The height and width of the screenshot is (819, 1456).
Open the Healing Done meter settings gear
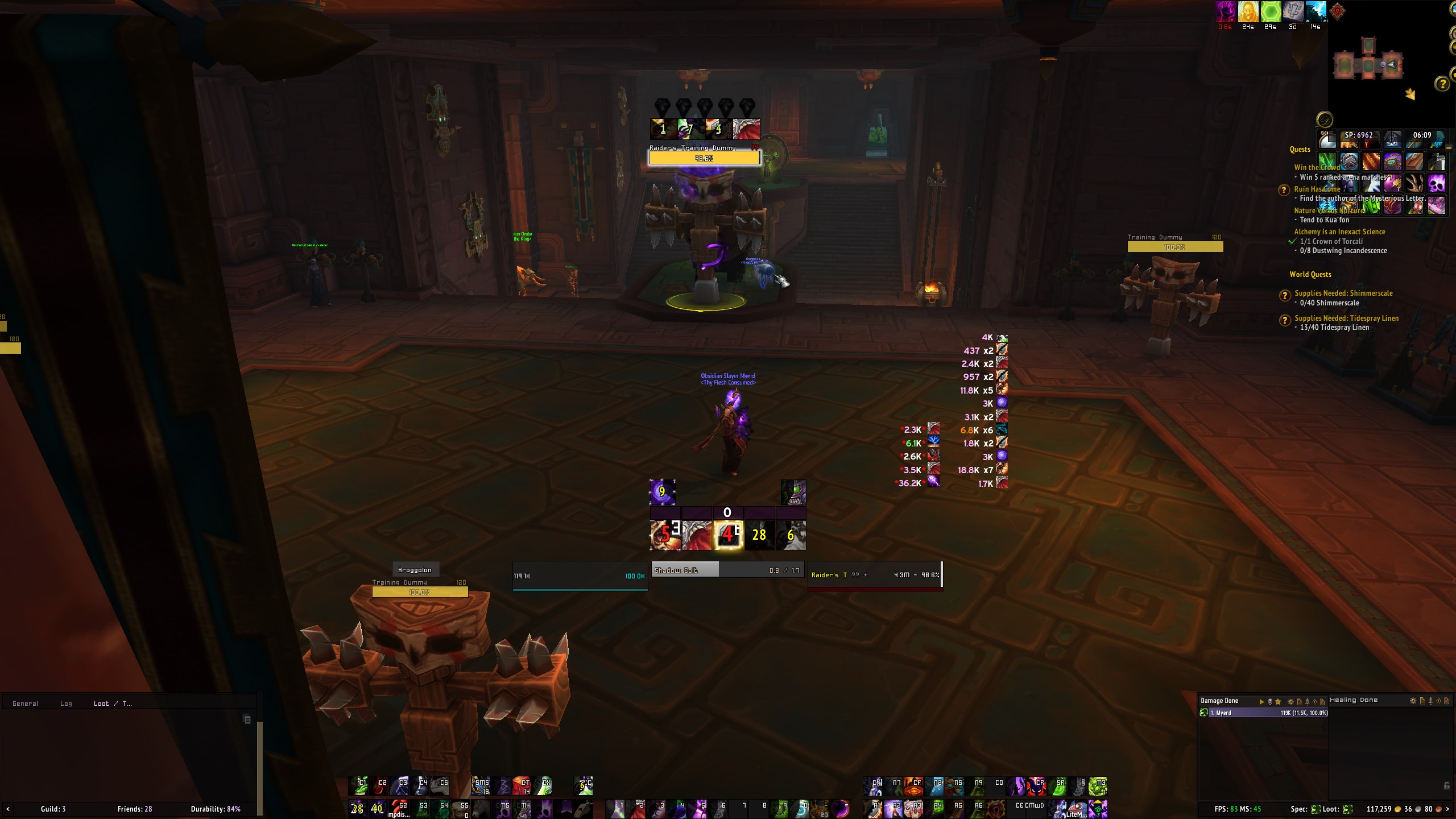[x=1413, y=701]
